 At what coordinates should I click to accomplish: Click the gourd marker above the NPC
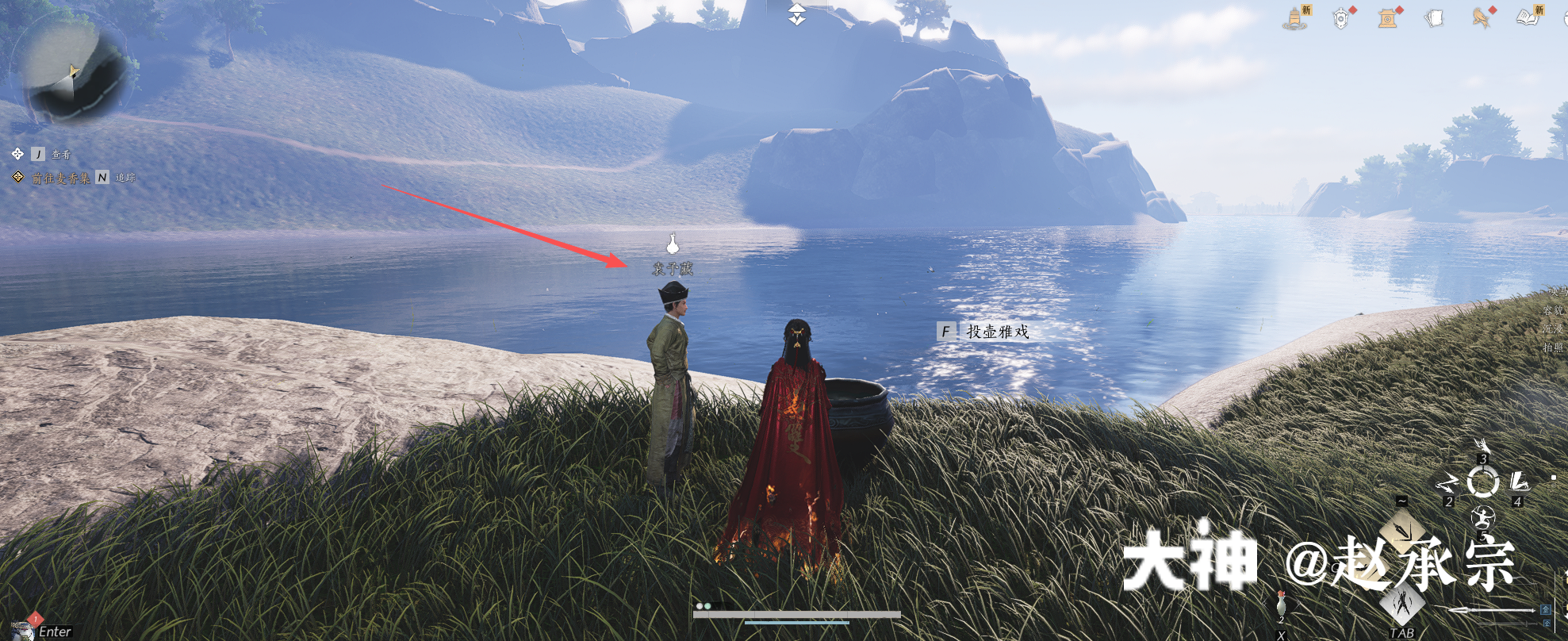click(673, 243)
